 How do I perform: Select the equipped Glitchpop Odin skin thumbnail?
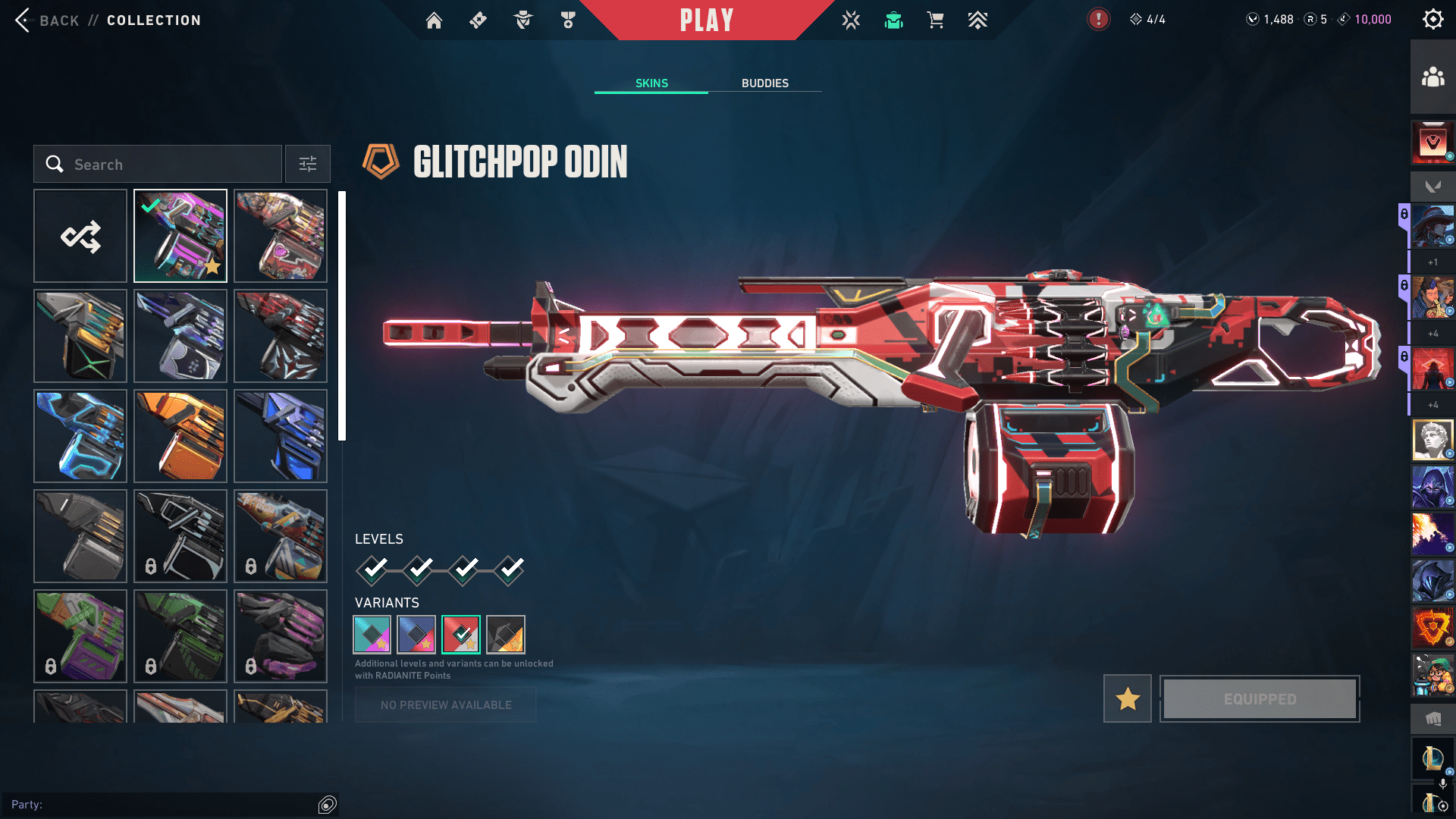click(x=180, y=237)
